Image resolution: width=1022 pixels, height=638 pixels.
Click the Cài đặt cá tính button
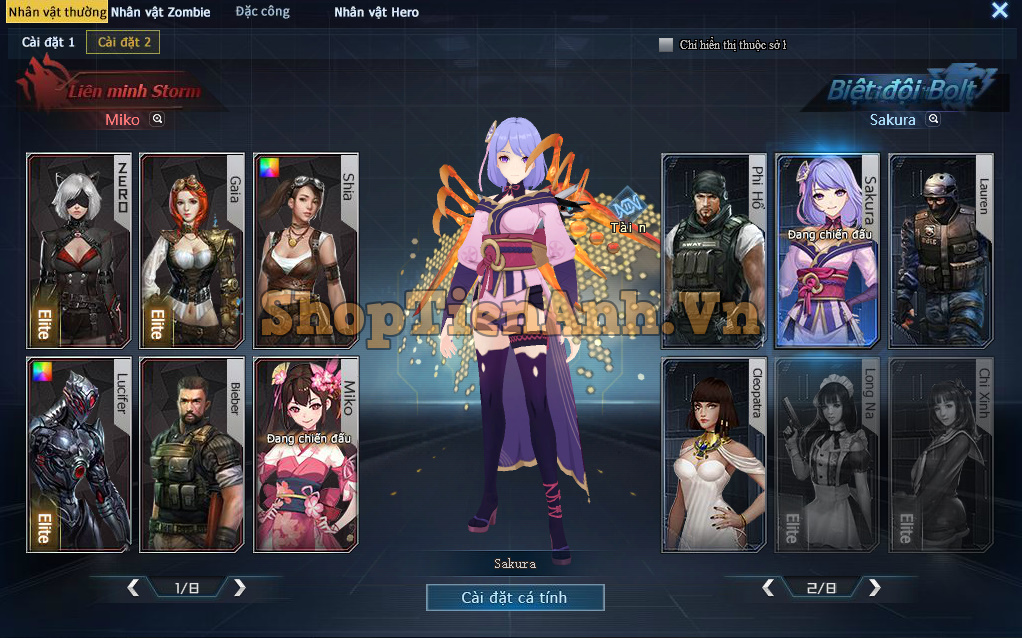click(515, 597)
